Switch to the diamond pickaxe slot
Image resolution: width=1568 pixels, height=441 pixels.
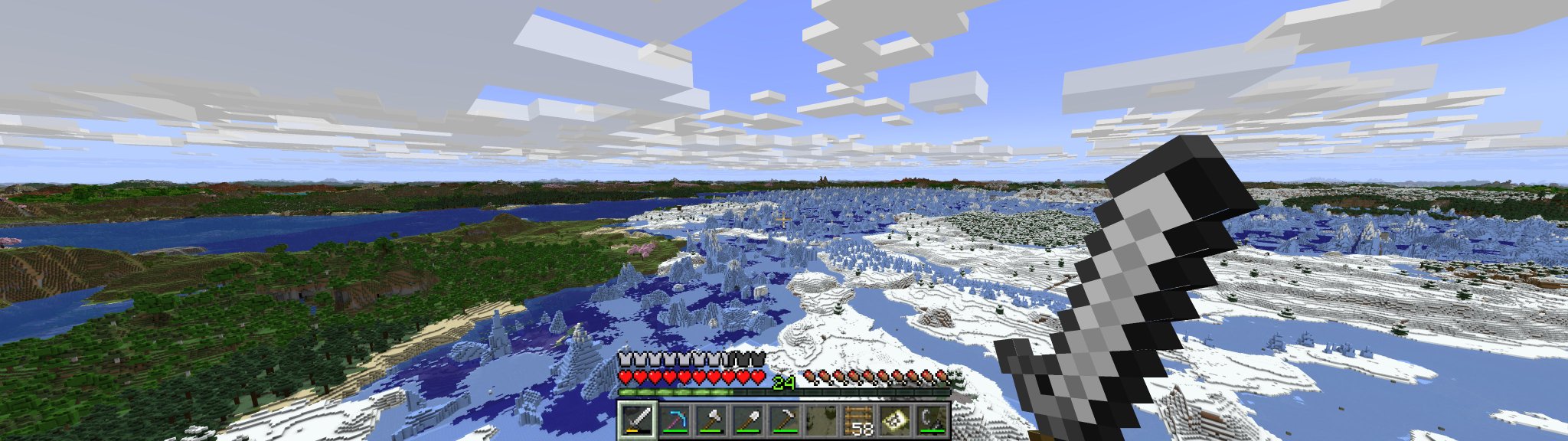[675, 420]
